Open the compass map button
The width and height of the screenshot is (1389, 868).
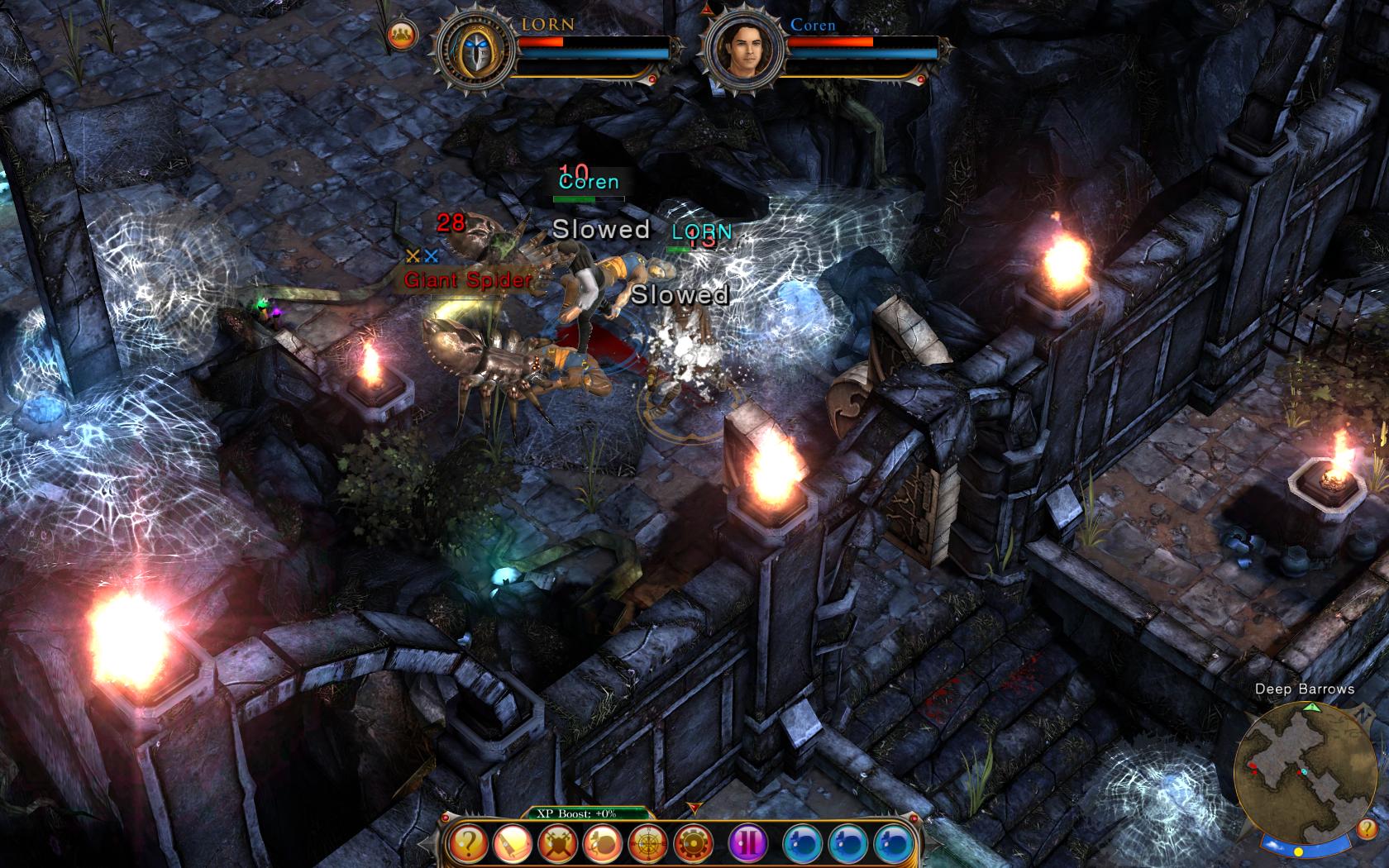648,844
